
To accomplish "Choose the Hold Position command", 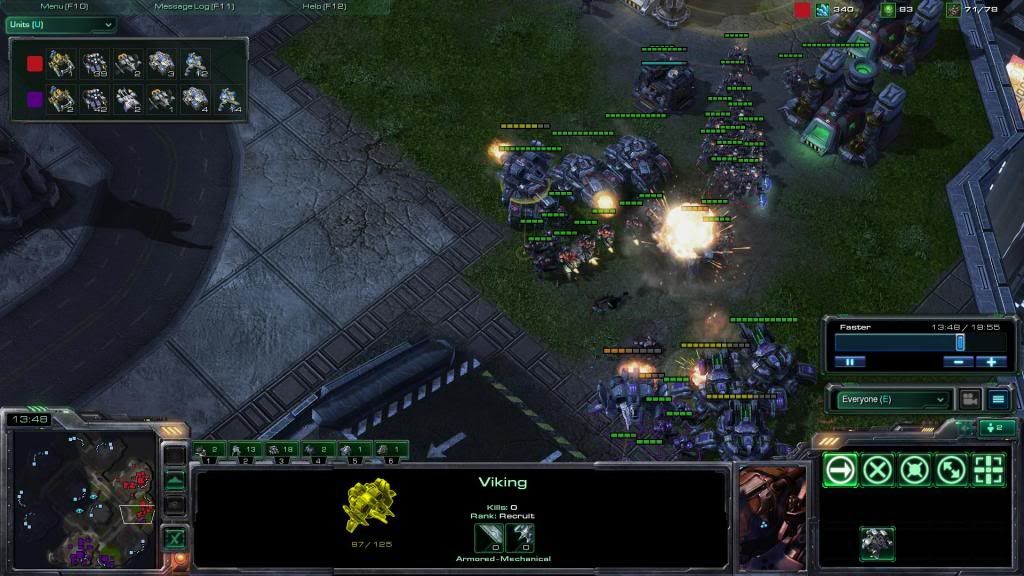I will (x=914, y=470).
